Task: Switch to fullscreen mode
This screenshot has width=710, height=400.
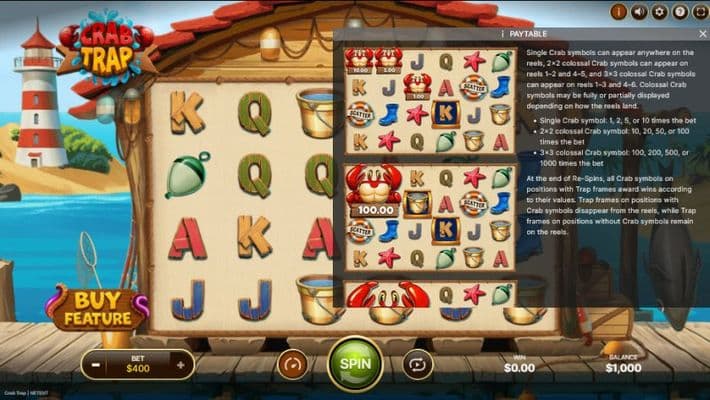Action: pyautogui.click(x=699, y=12)
